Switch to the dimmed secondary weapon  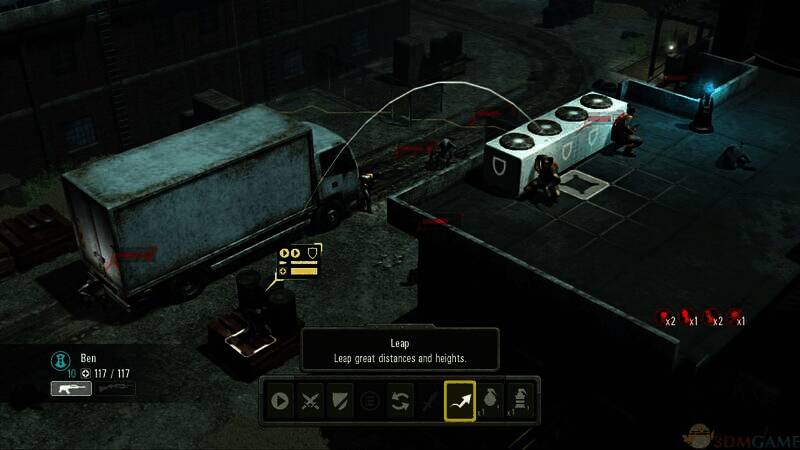[115, 388]
